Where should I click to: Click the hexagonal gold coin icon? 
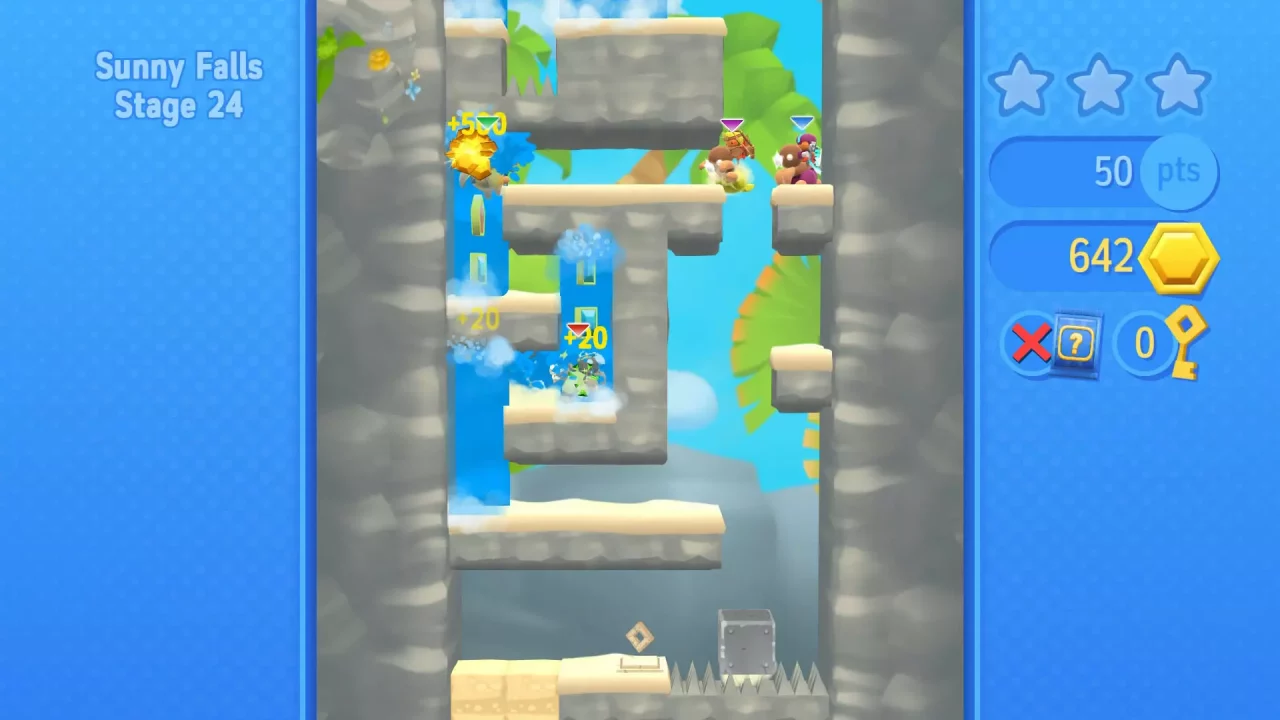[x=1178, y=257]
